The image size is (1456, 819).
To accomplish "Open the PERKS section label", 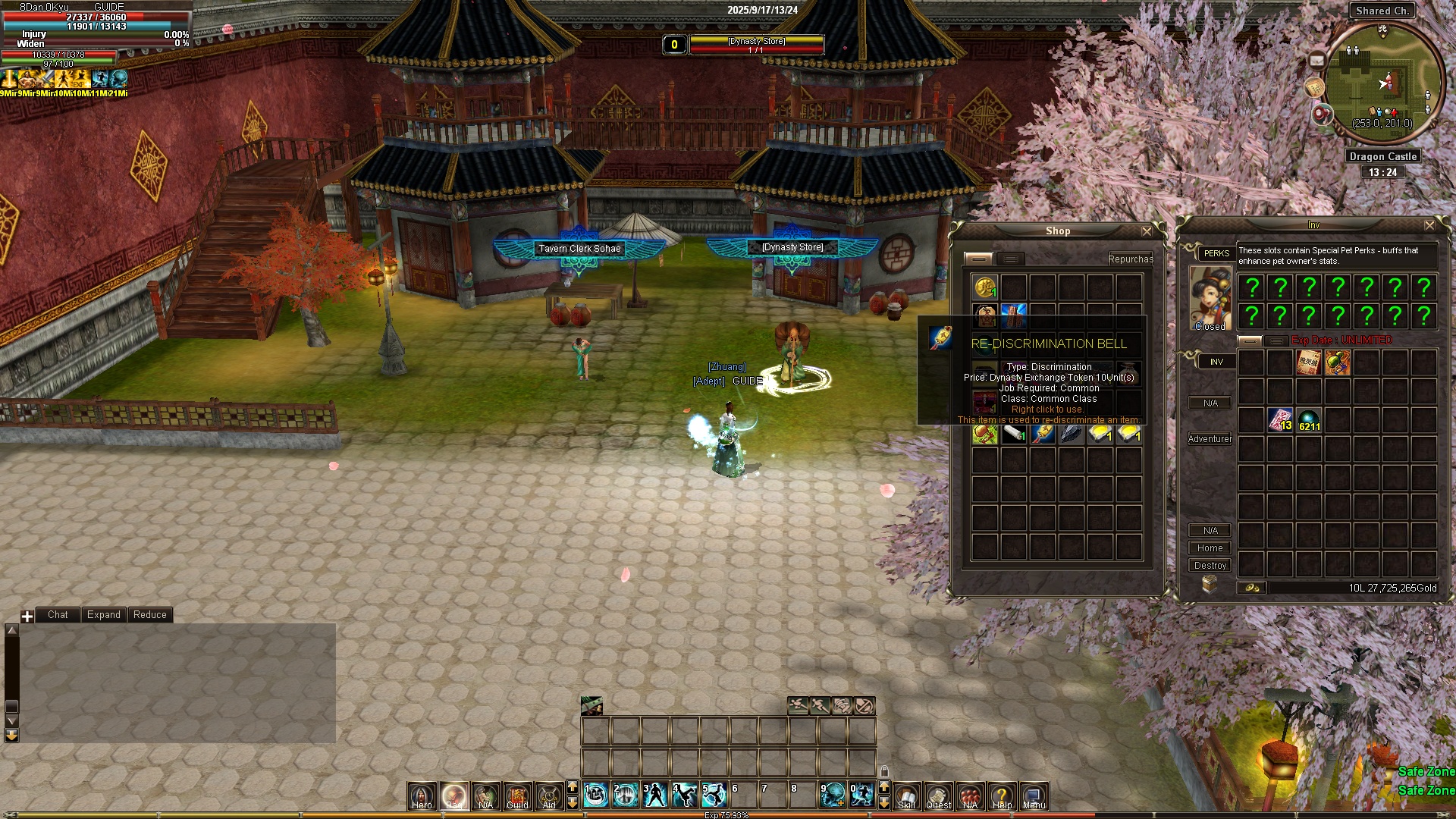I will 1216,253.
